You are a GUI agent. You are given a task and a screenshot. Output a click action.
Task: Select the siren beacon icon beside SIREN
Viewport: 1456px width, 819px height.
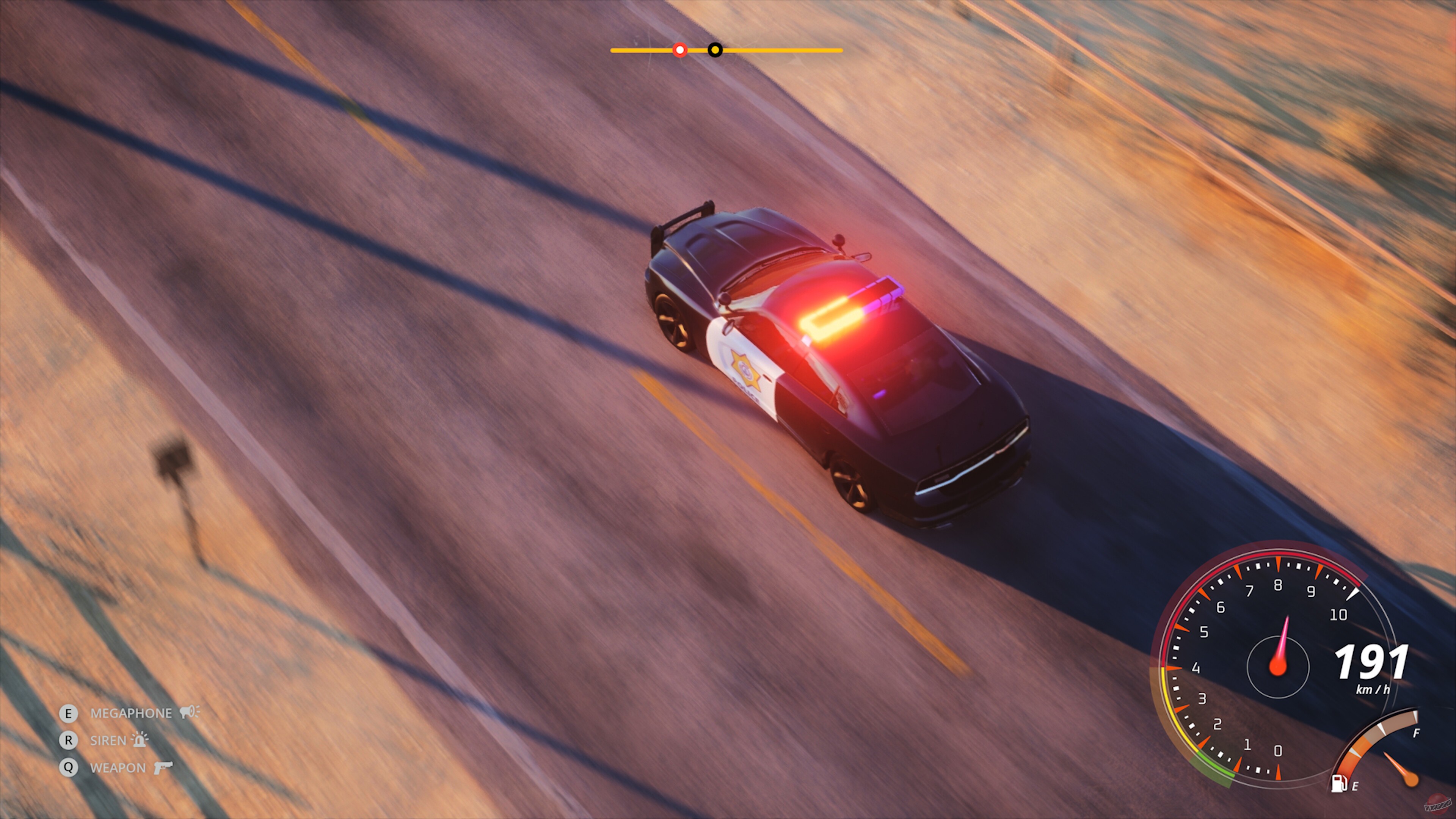tap(139, 741)
